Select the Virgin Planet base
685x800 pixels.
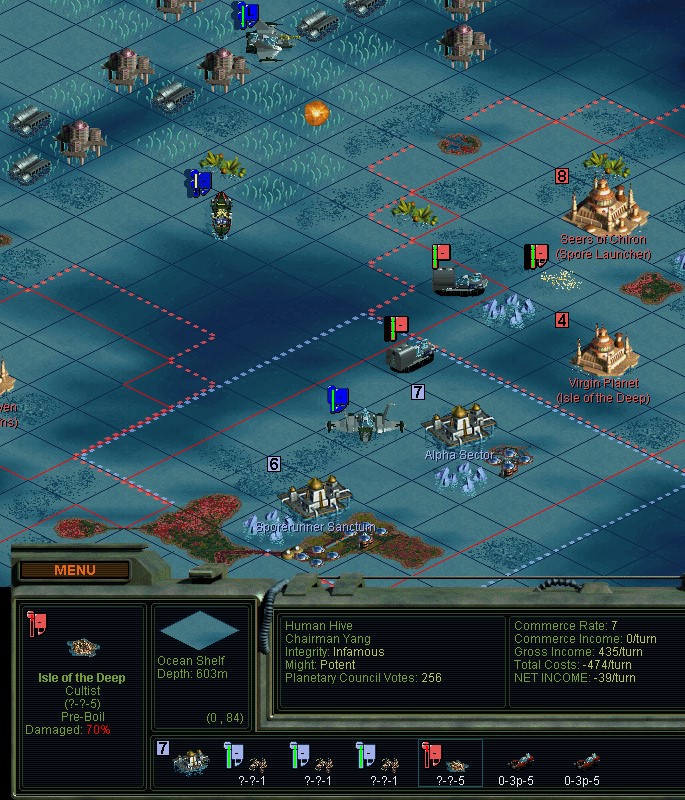tap(604, 350)
